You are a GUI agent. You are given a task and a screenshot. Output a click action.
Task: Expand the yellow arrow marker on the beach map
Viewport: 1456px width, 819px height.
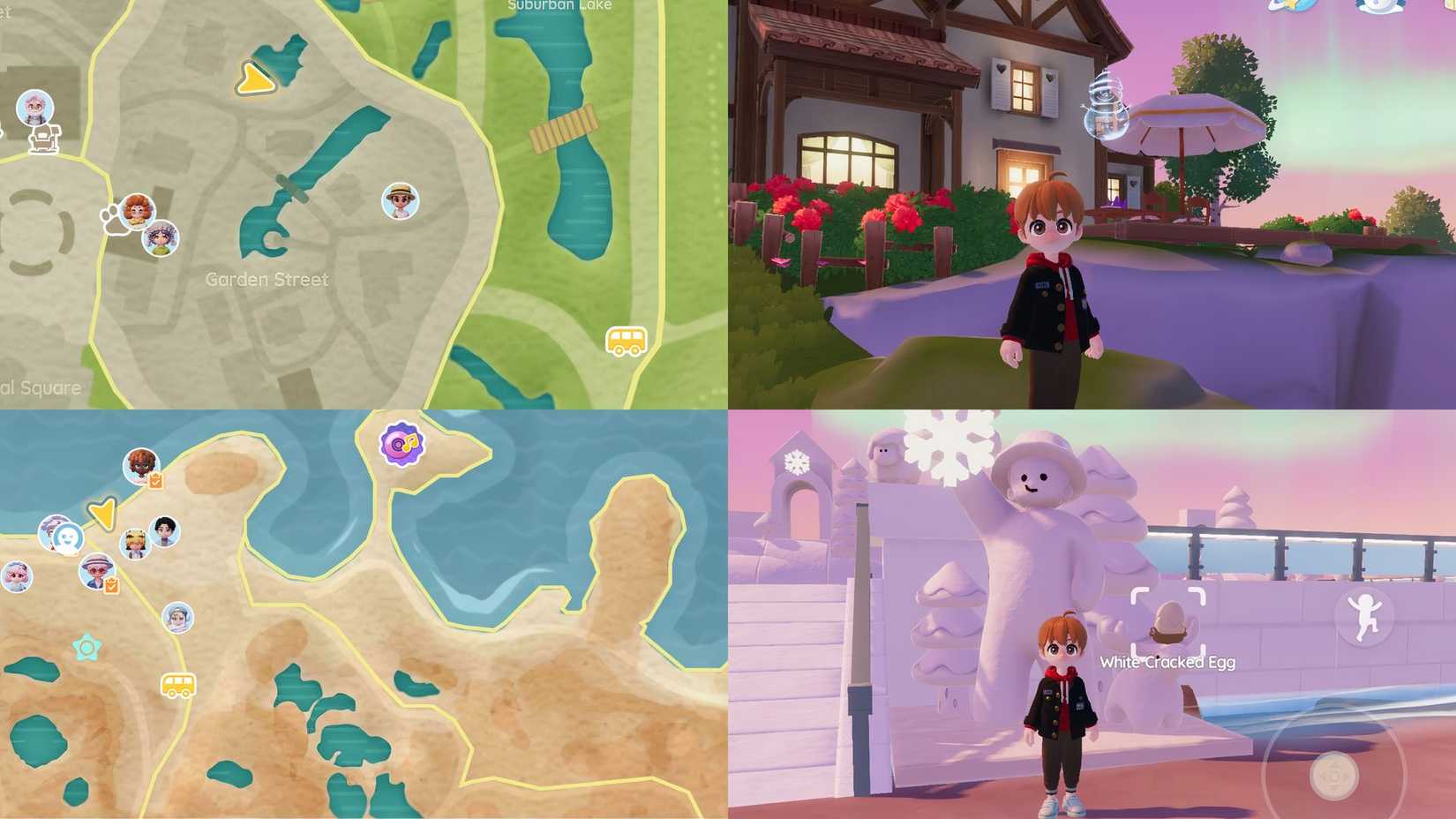(103, 514)
